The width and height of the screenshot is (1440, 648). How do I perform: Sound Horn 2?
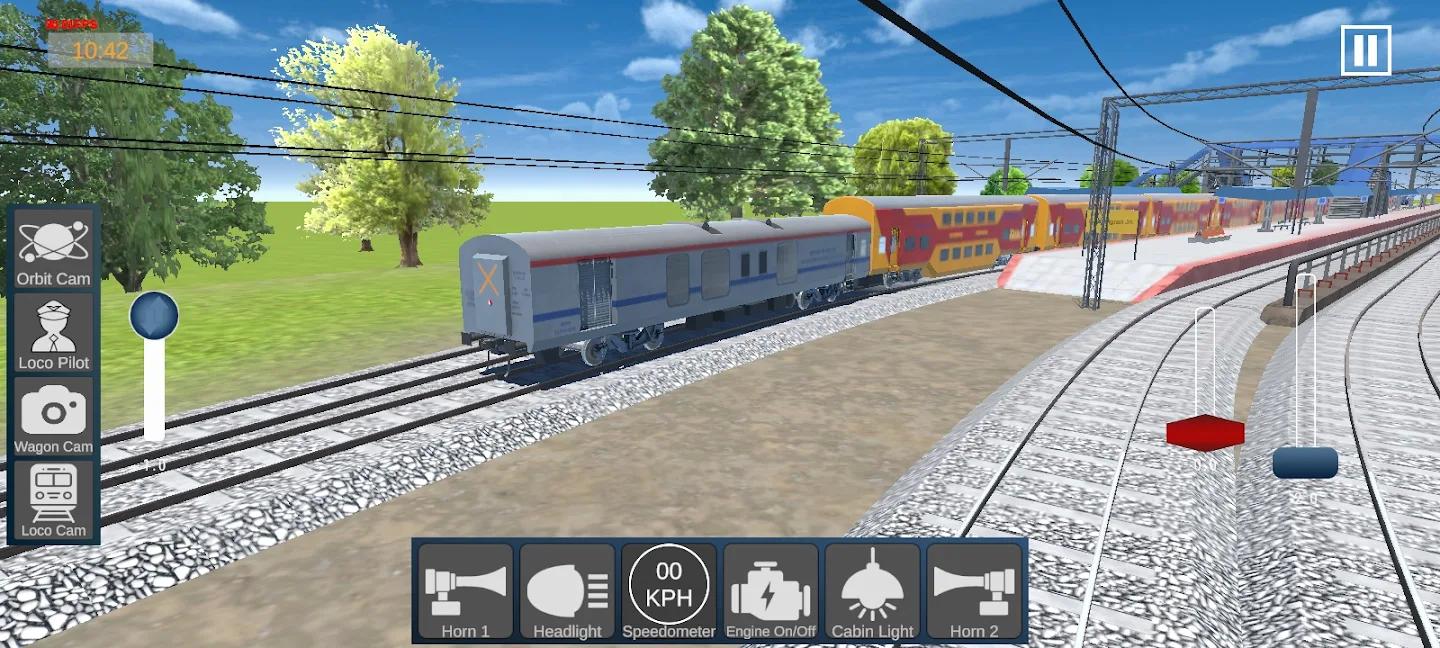[974, 592]
